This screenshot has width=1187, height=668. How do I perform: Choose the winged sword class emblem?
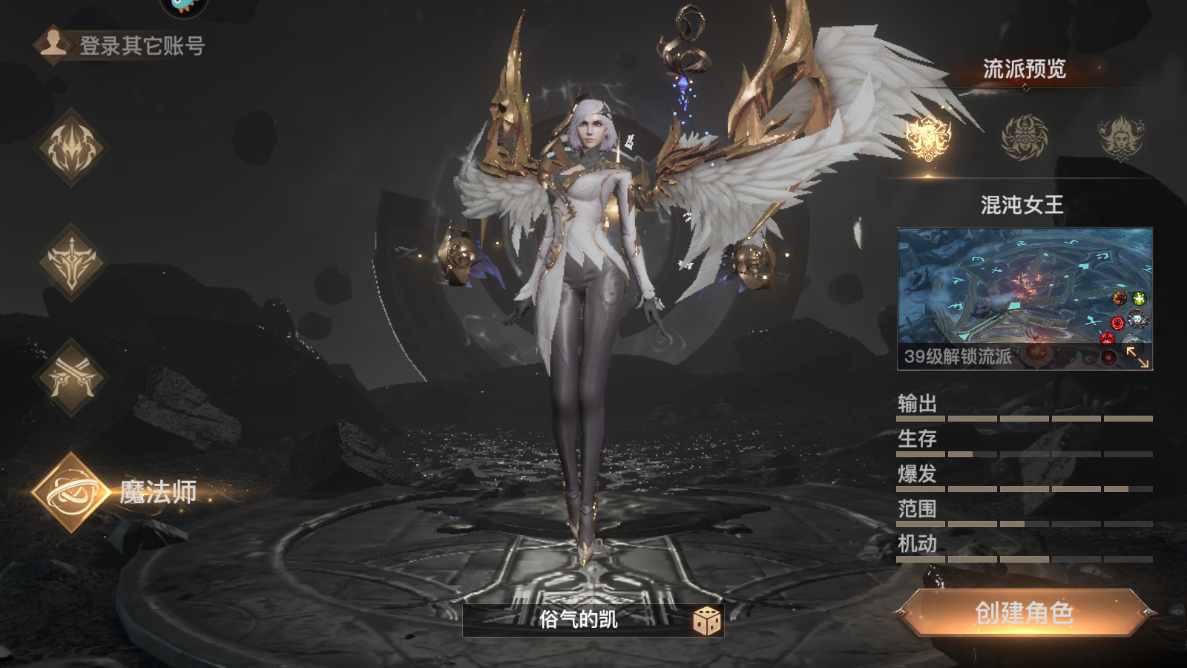coord(71,261)
